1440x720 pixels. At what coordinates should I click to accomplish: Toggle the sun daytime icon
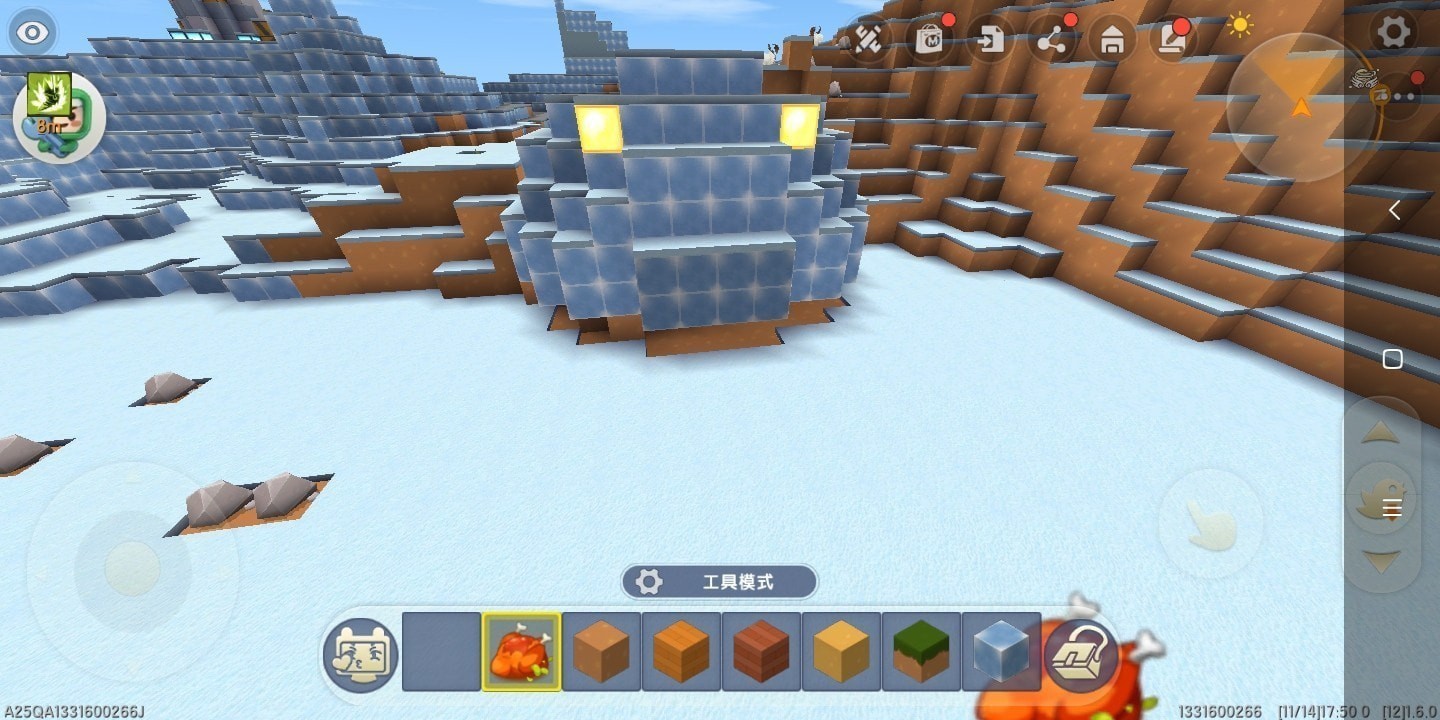[x=1240, y=25]
